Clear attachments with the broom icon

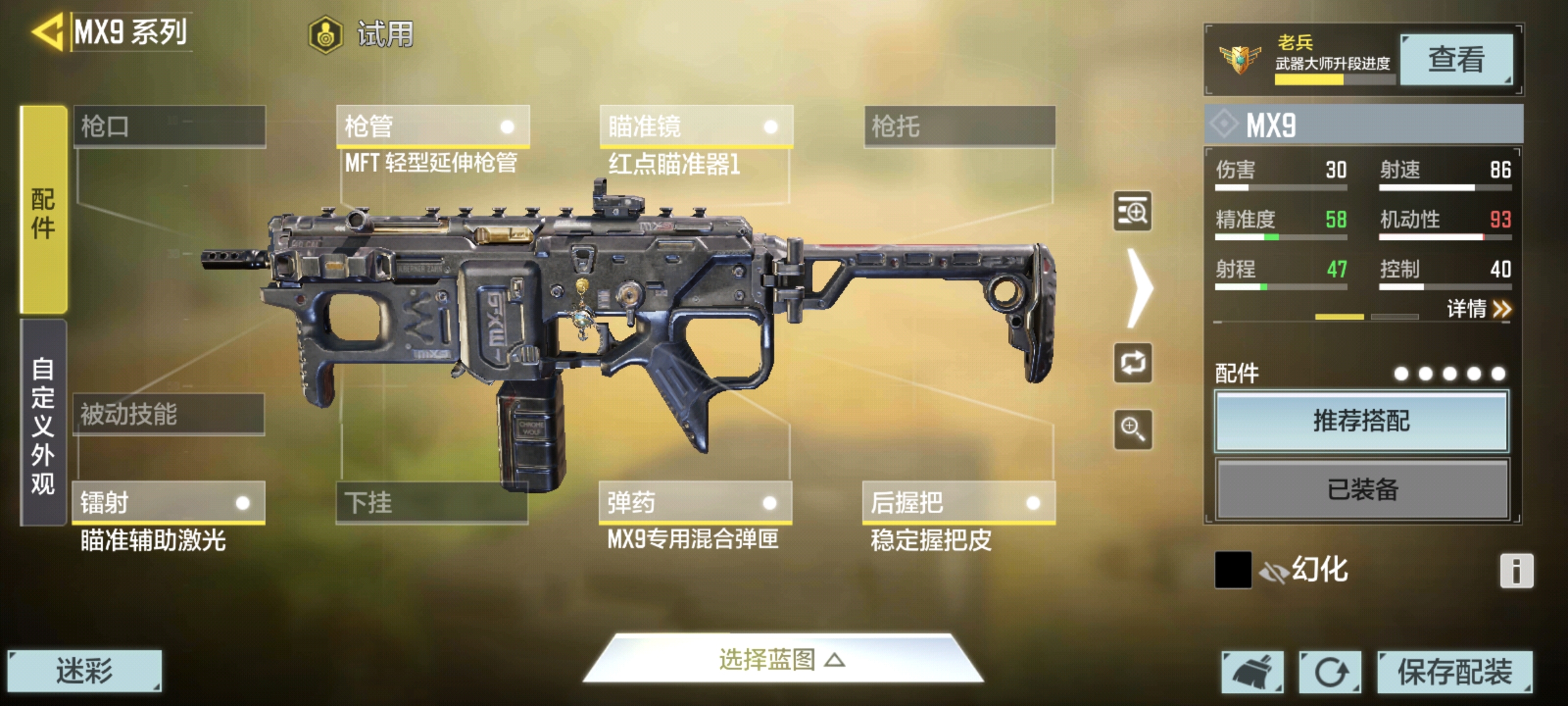[1252, 671]
